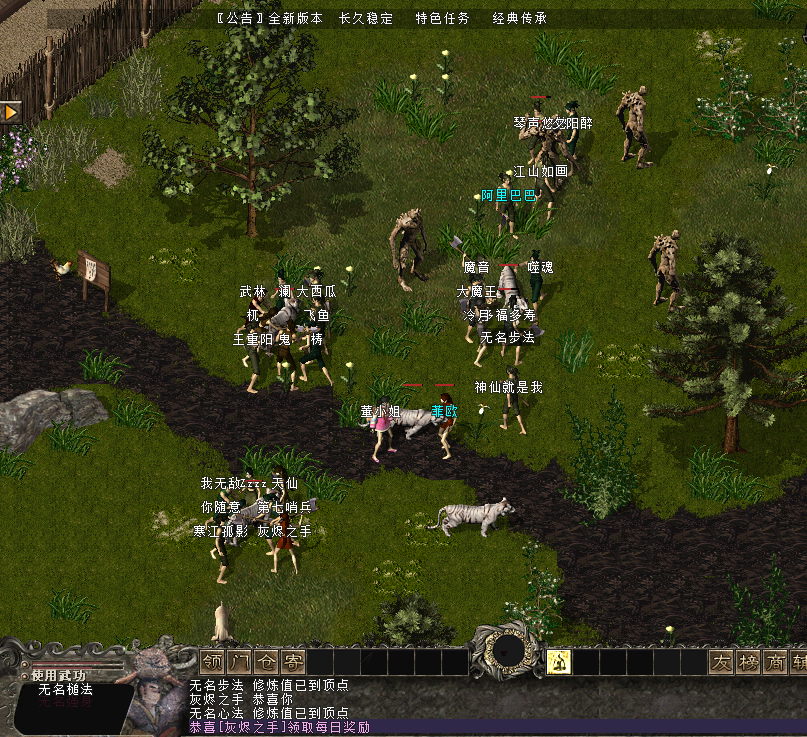Click the 辅 button at the bar's edge
807x737 pixels.
(x=799, y=662)
